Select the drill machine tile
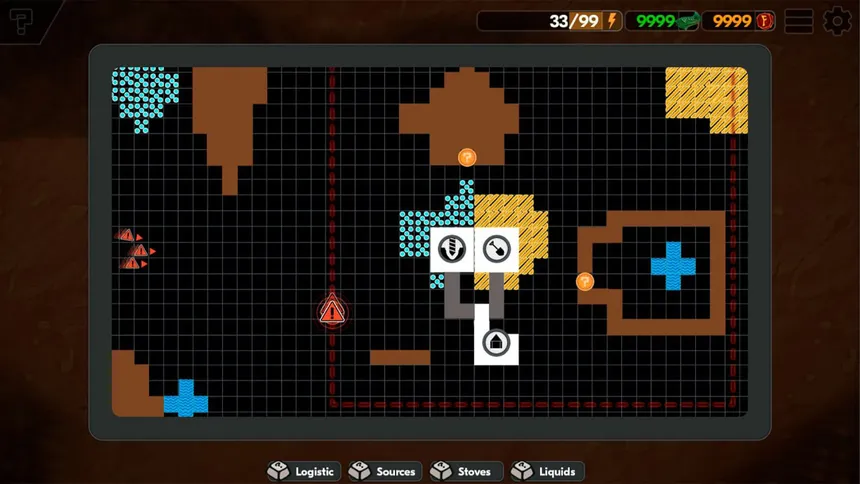 [452, 248]
